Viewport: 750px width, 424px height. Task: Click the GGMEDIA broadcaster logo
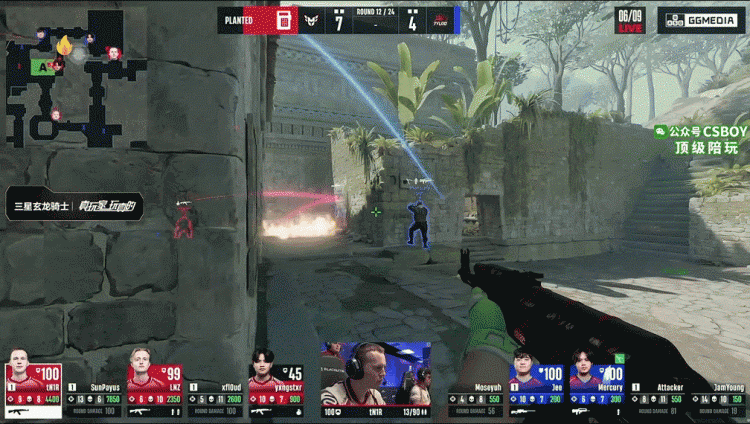coord(701,20)
